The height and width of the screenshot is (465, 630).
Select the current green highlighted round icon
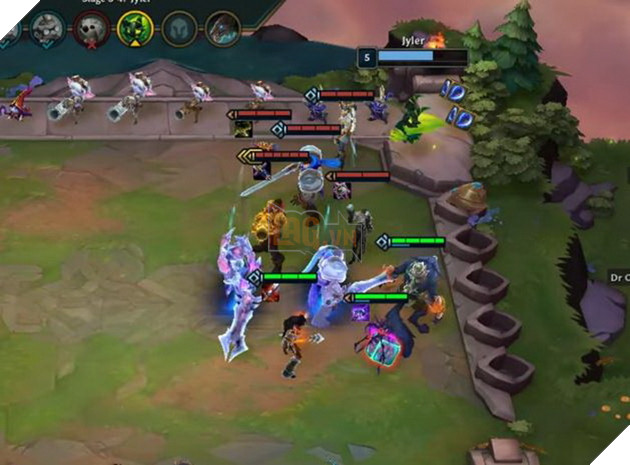(x=135, y=28)
